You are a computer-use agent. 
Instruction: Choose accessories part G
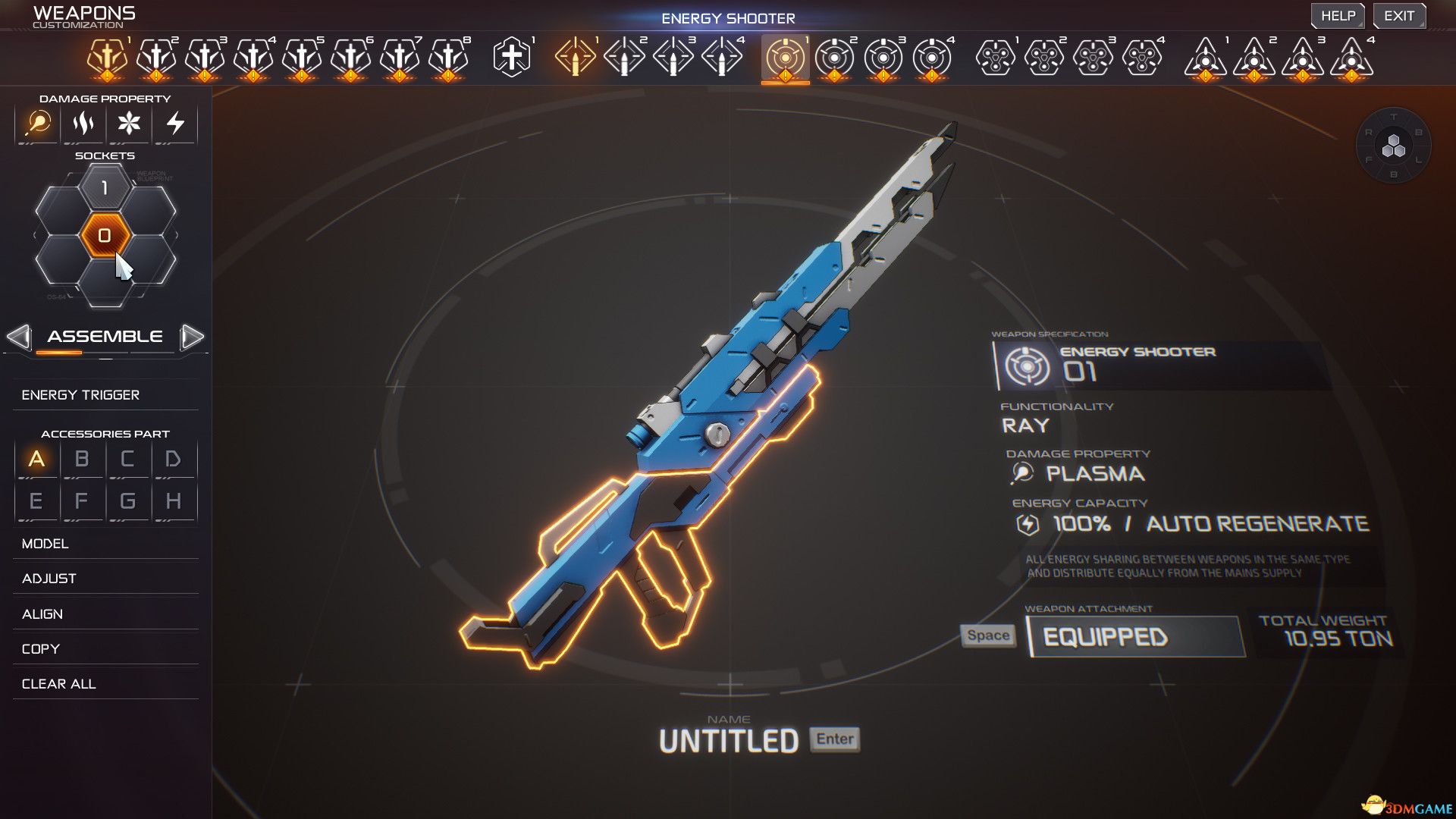127,501
